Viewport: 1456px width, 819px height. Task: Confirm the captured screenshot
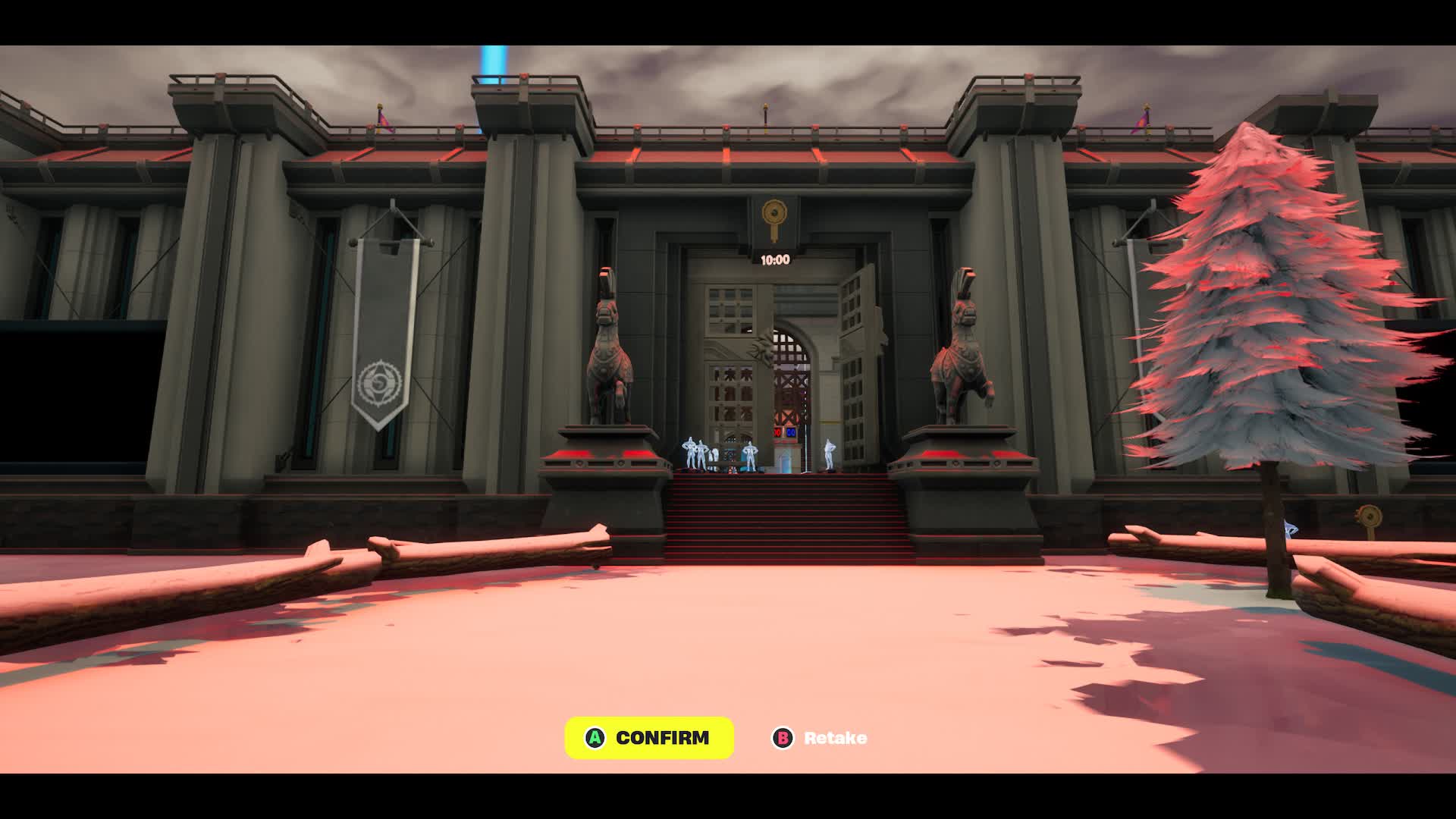[x=649, y=738]
